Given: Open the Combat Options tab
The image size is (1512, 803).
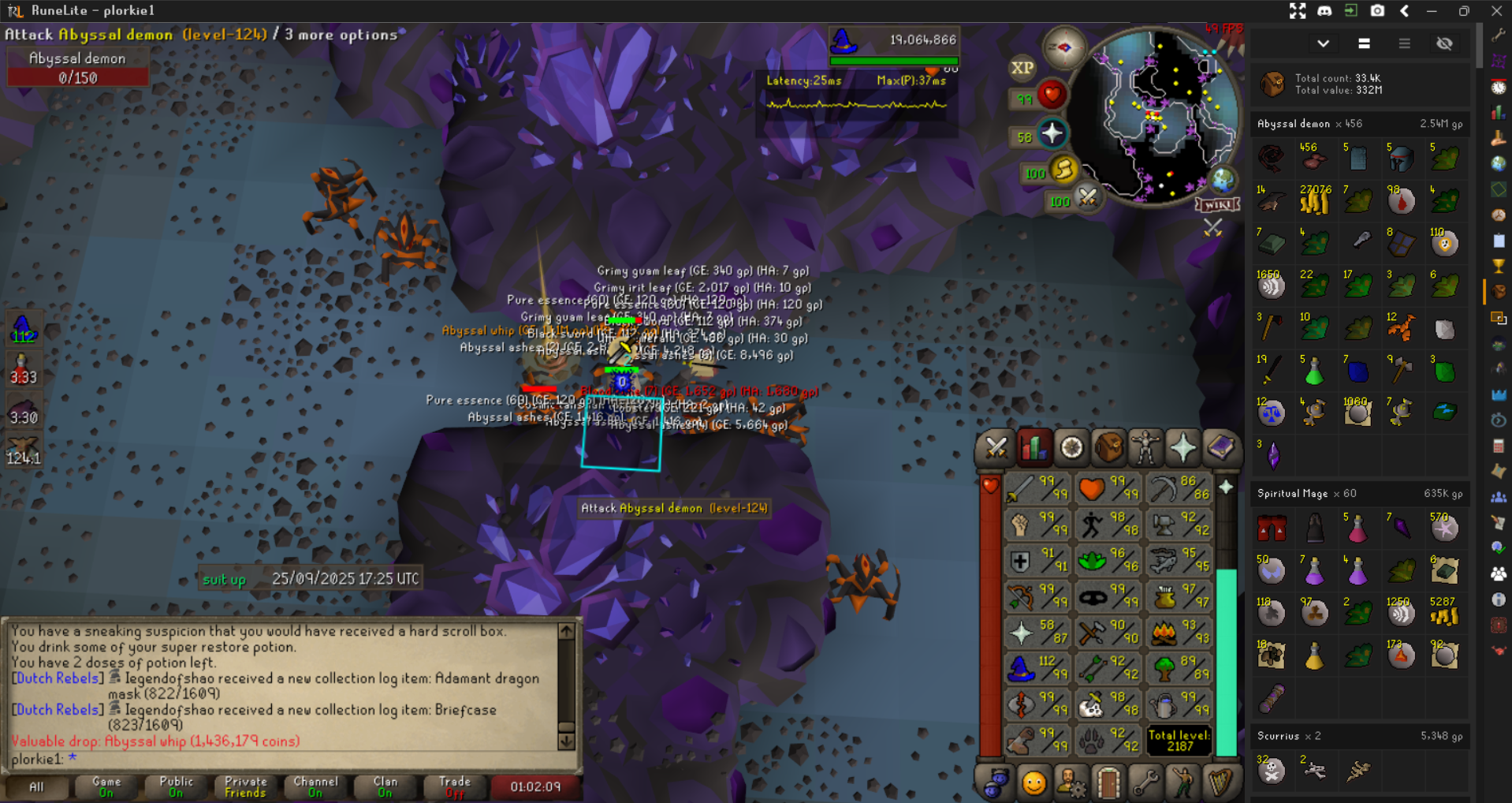Looking at the screenshot, I should pos(996,448).
